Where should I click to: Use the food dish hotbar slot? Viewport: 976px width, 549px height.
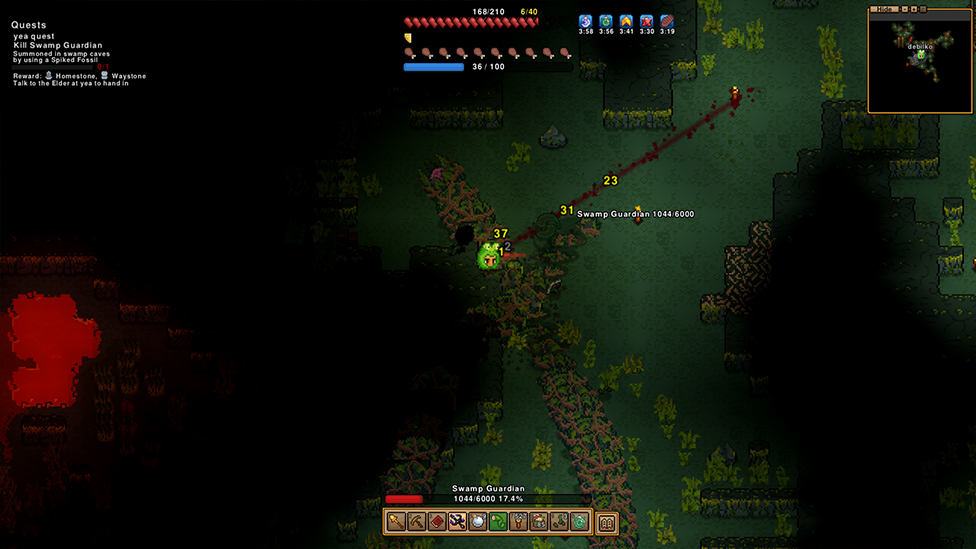pyautogui.click(x=539, y=522)
